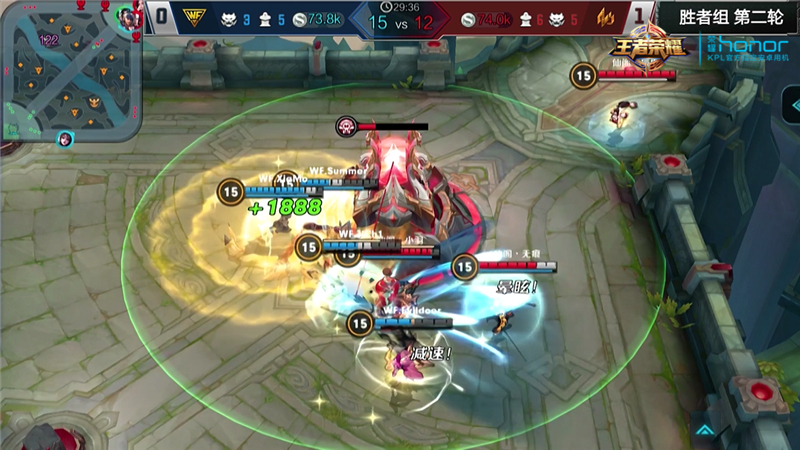Select the hero portrait below the minimap
The width and height of the screenshot is (800, 450).
click(65, 139)
